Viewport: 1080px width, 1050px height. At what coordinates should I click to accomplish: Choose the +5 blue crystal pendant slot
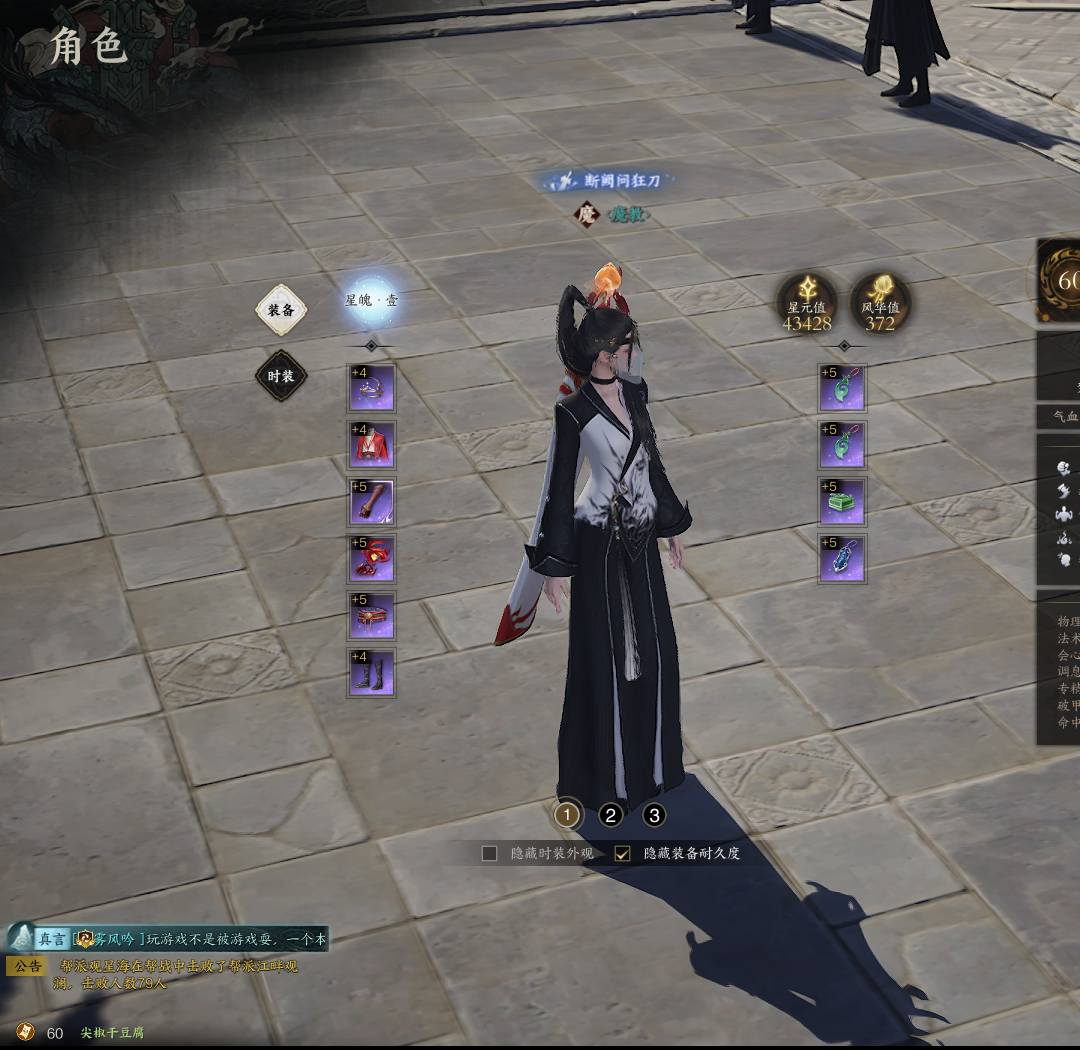click(x=842, y=559)
